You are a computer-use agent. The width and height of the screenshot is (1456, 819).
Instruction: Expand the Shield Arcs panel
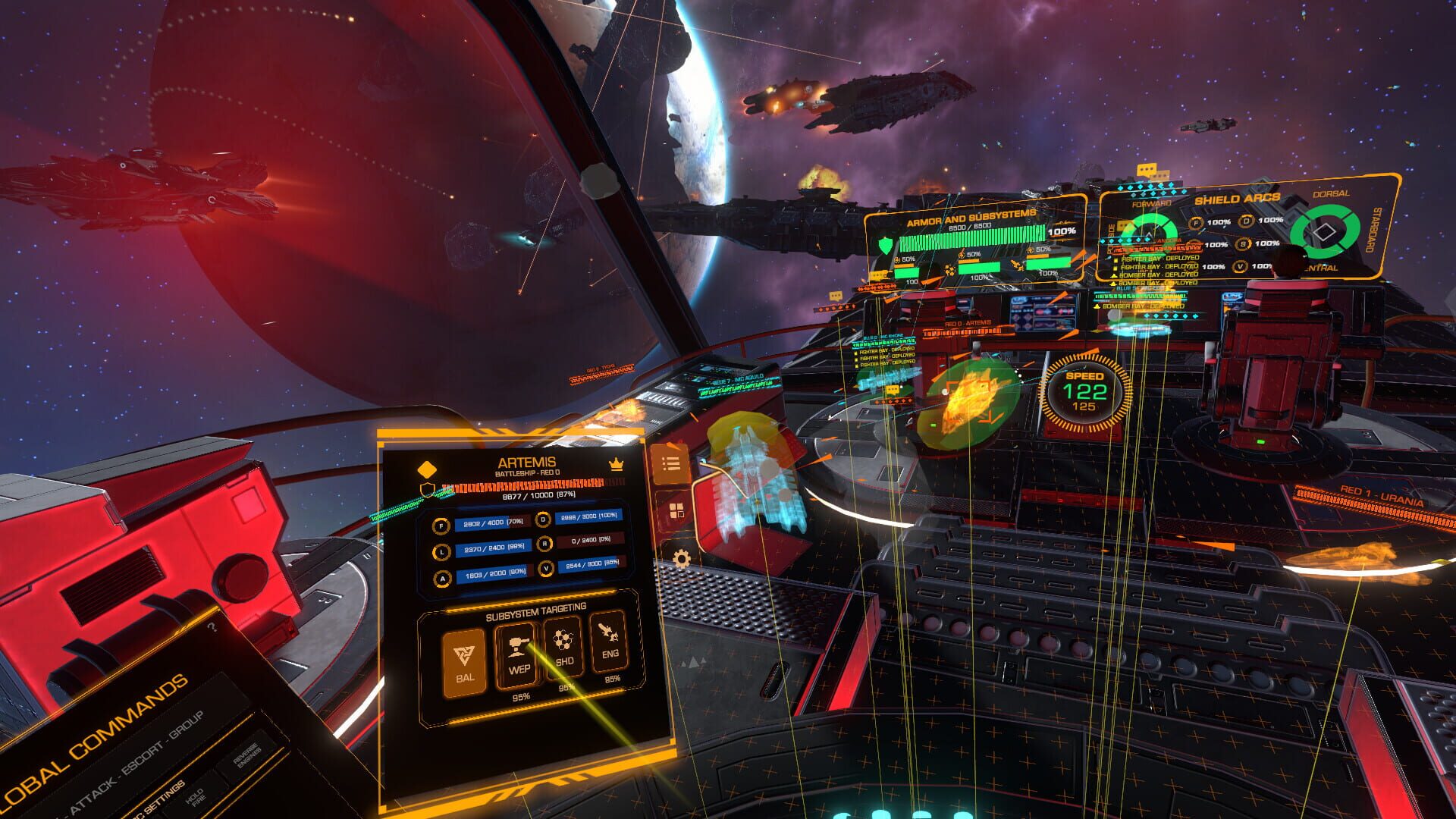click(x=1239, y=199)
